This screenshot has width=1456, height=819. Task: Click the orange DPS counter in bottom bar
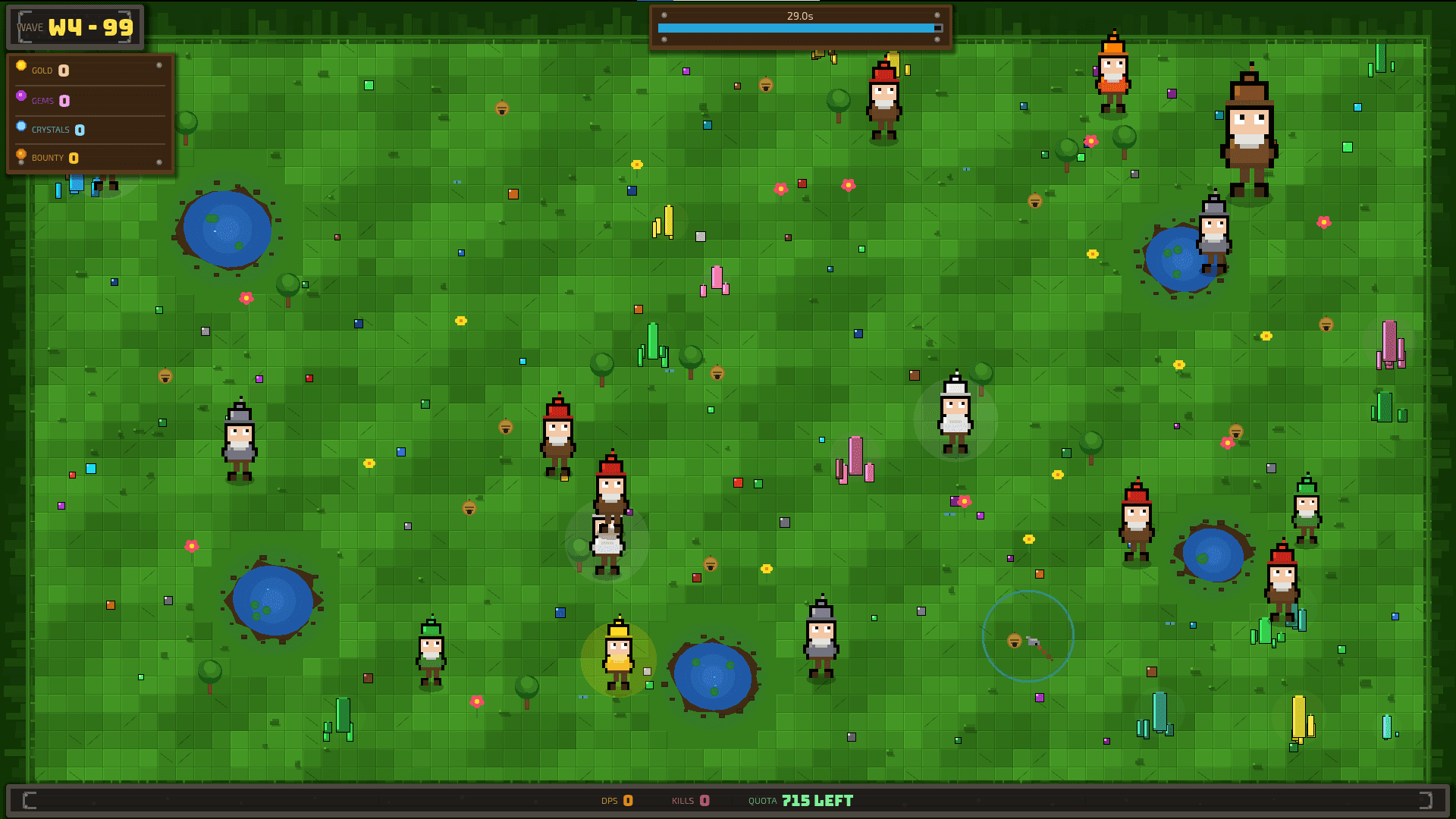(627, 800)
